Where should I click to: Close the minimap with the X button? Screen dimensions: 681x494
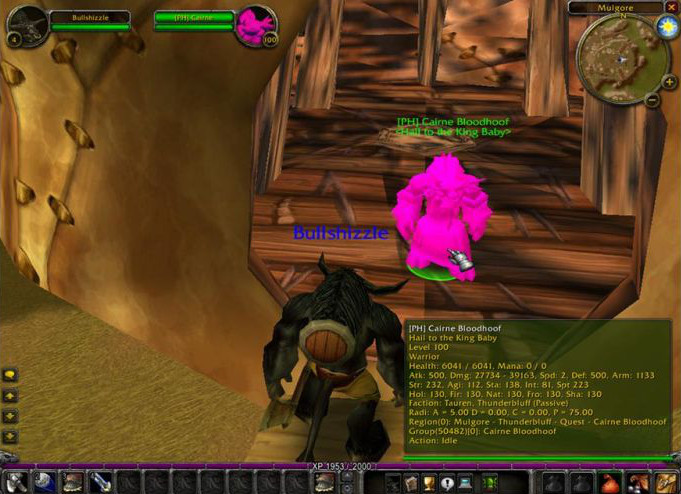(x=671, y=7)
